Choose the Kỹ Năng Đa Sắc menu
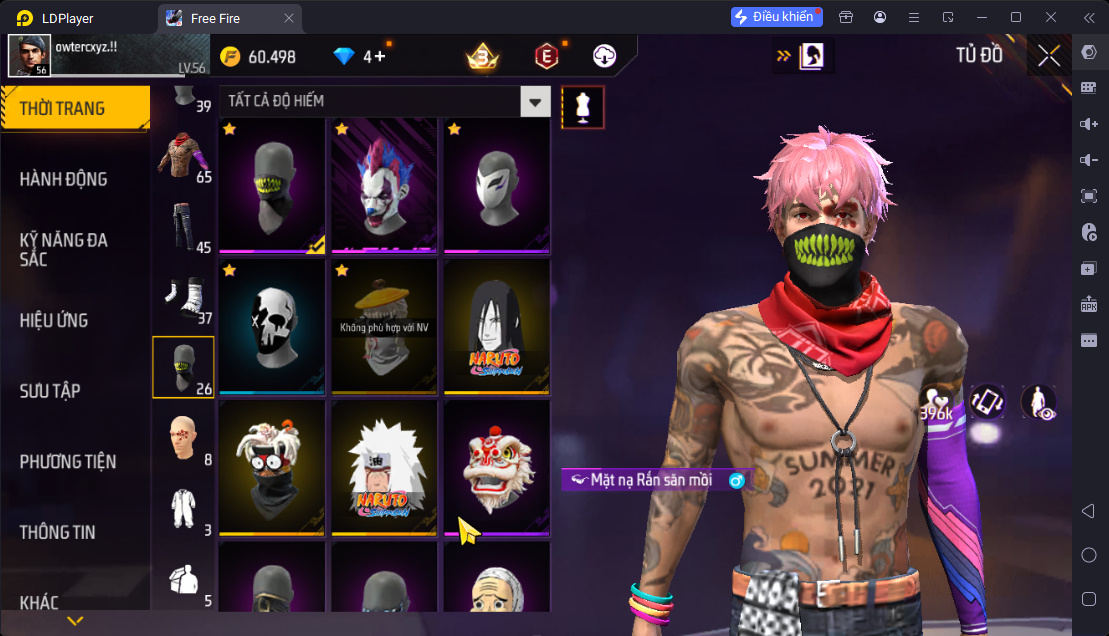 [63, 249]
